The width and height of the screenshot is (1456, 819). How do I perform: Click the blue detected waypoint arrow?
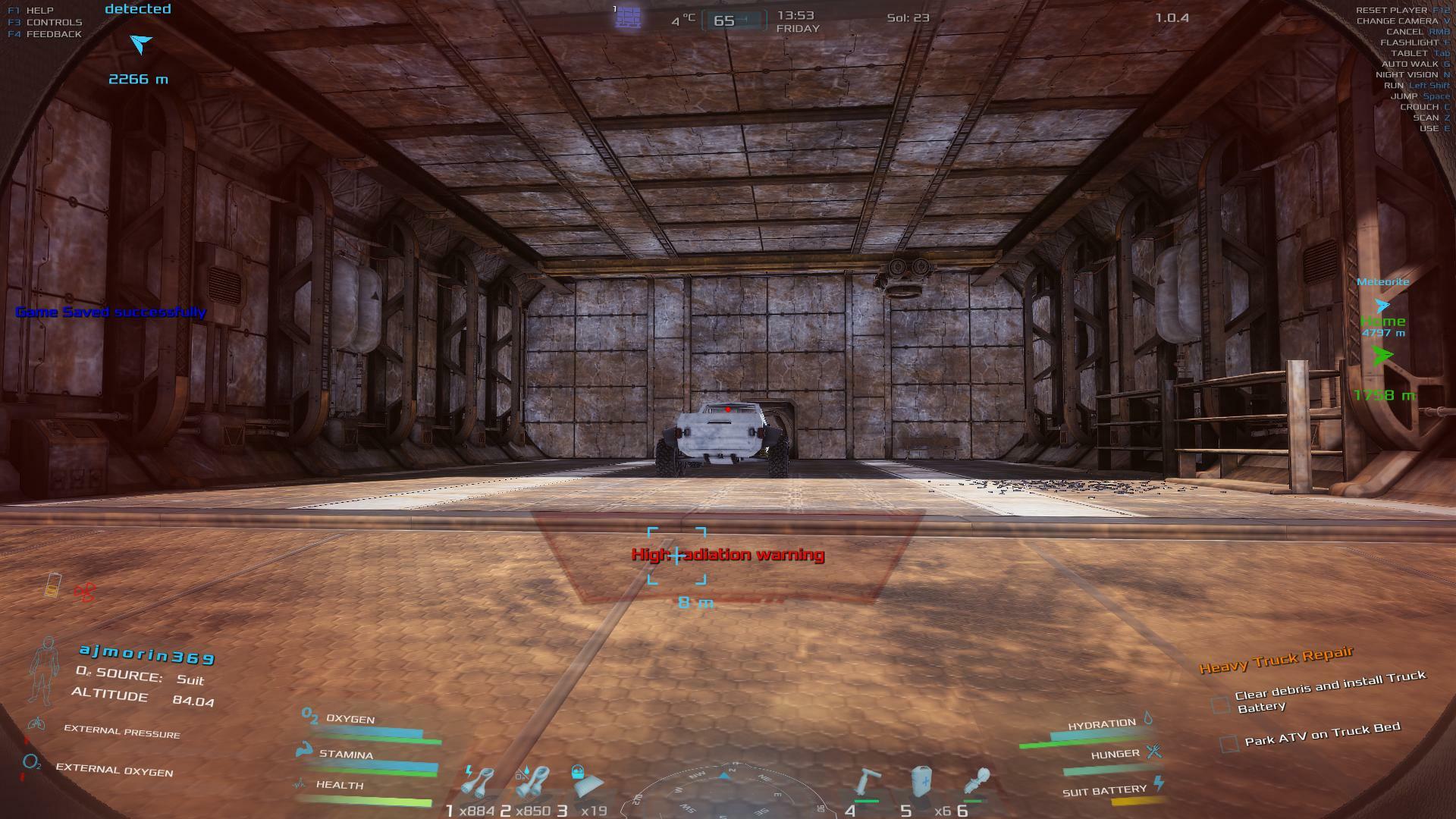[x=140, y=43]
